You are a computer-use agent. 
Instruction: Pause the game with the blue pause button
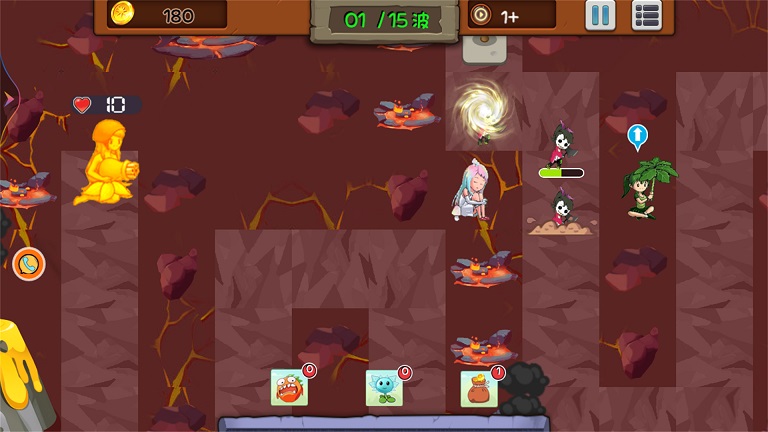point(600,15)
